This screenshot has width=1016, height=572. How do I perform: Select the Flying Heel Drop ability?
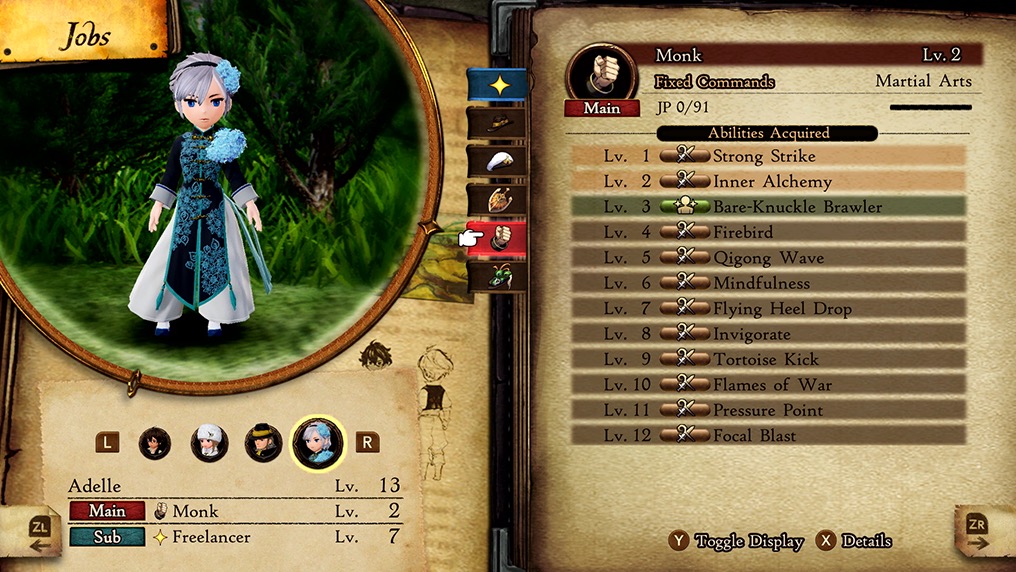click(768, 309)
